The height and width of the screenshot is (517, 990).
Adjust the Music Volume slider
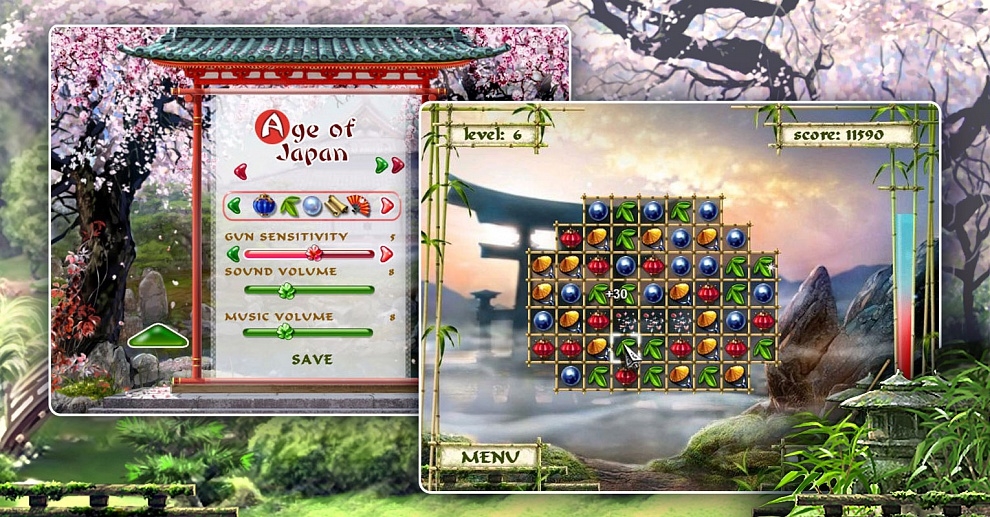coord(287,333)
